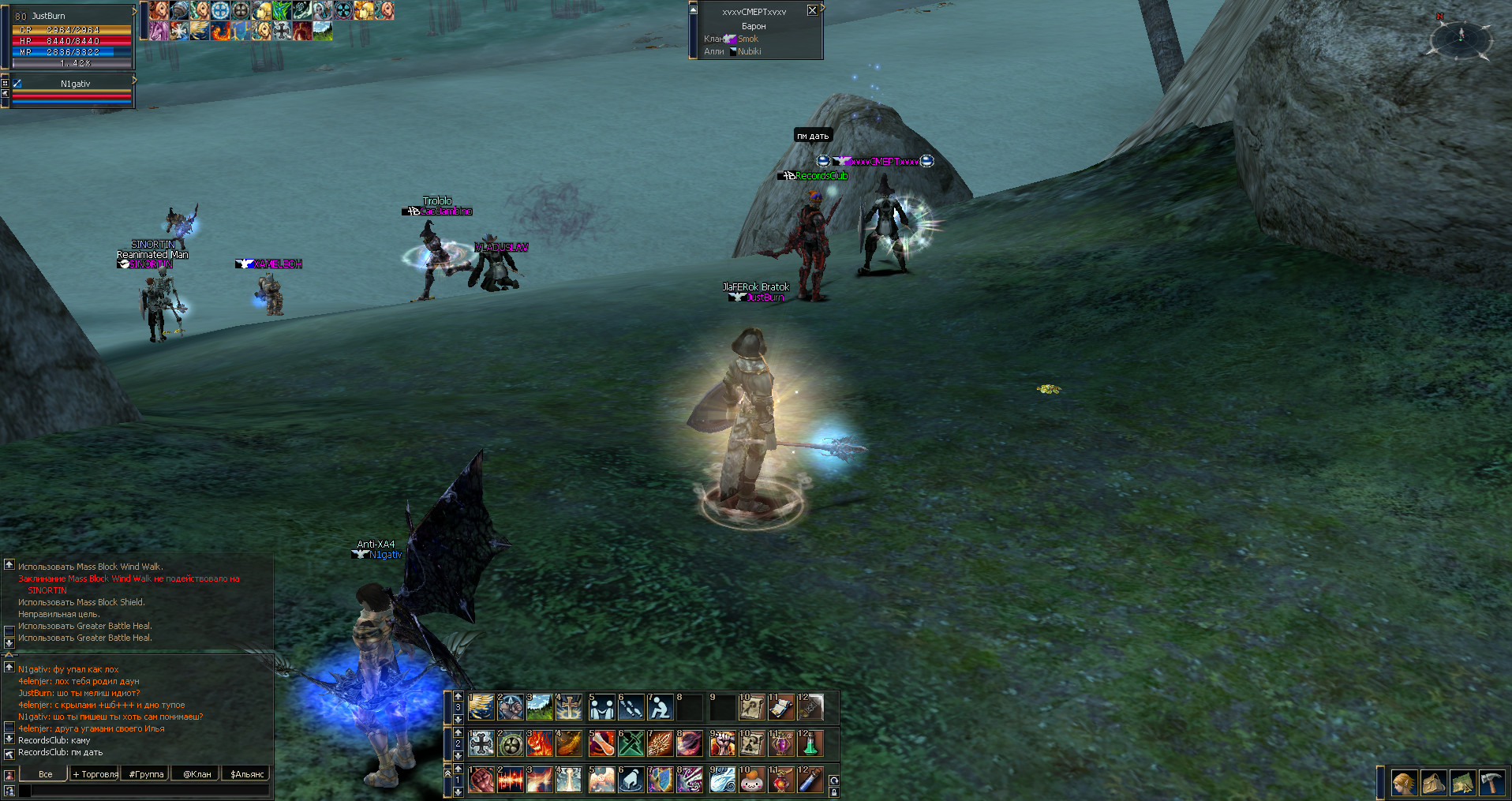Viewport: 1512px width, 801px height.
Task: Use the sit/stand action icon
Action: (660, 708)
